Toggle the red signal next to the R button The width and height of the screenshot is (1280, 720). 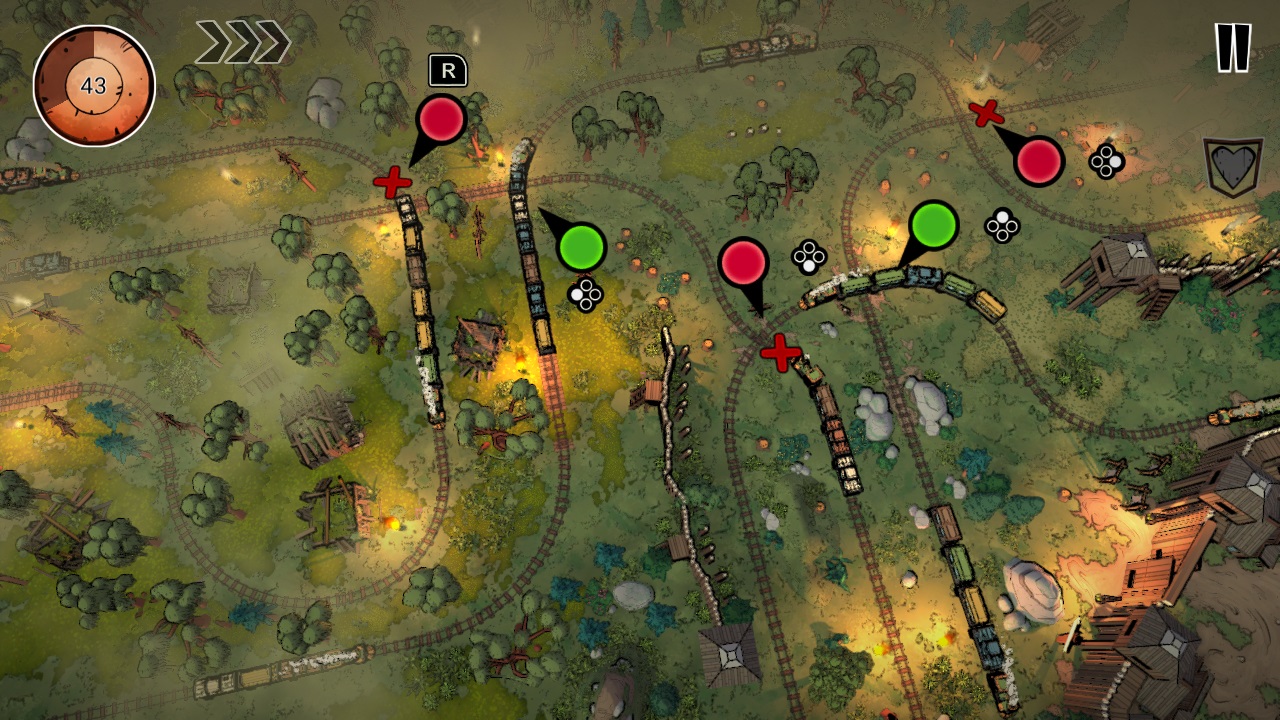coord(440,120)
